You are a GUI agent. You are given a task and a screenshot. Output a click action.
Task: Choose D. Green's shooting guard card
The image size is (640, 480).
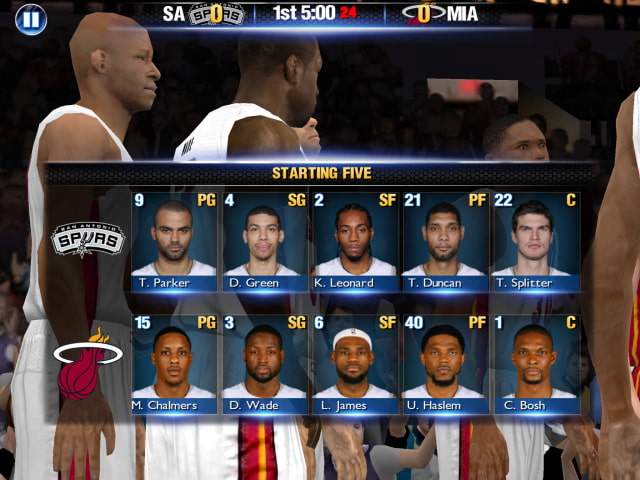264,241
